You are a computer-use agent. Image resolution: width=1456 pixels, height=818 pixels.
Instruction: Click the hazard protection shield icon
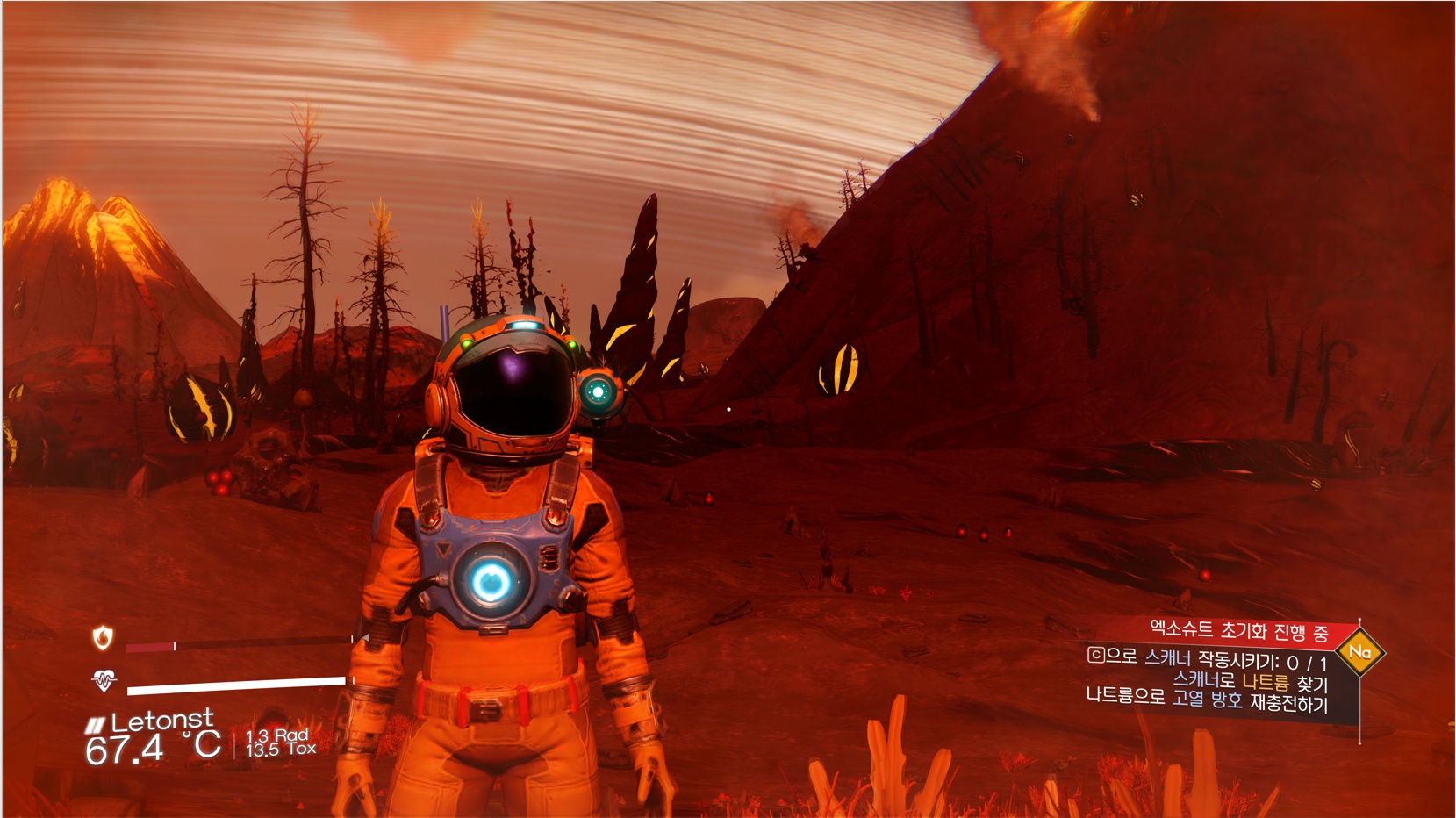pyautogui.click(x=103, y=637)
